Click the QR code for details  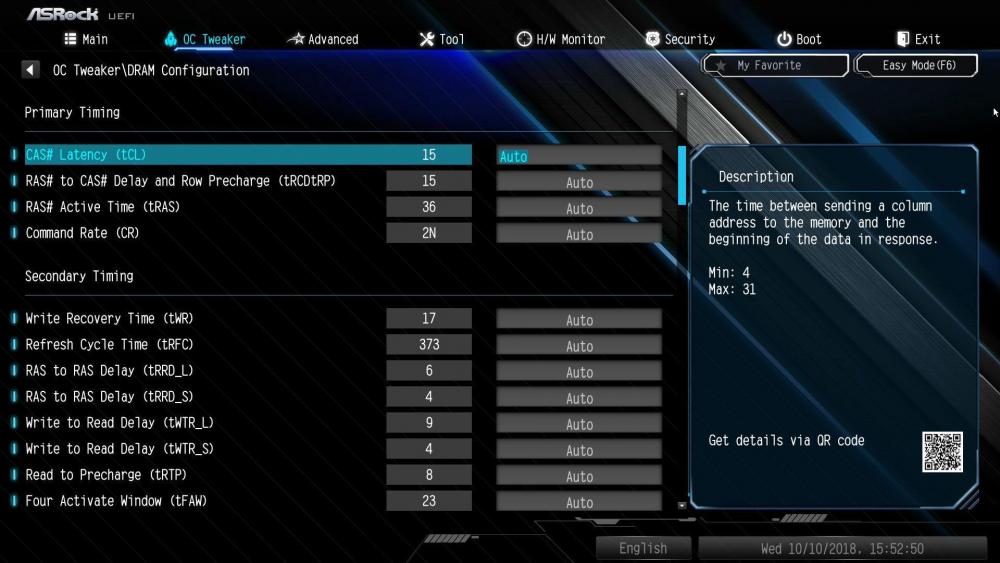pyautogui.click(x=942, y=452)
